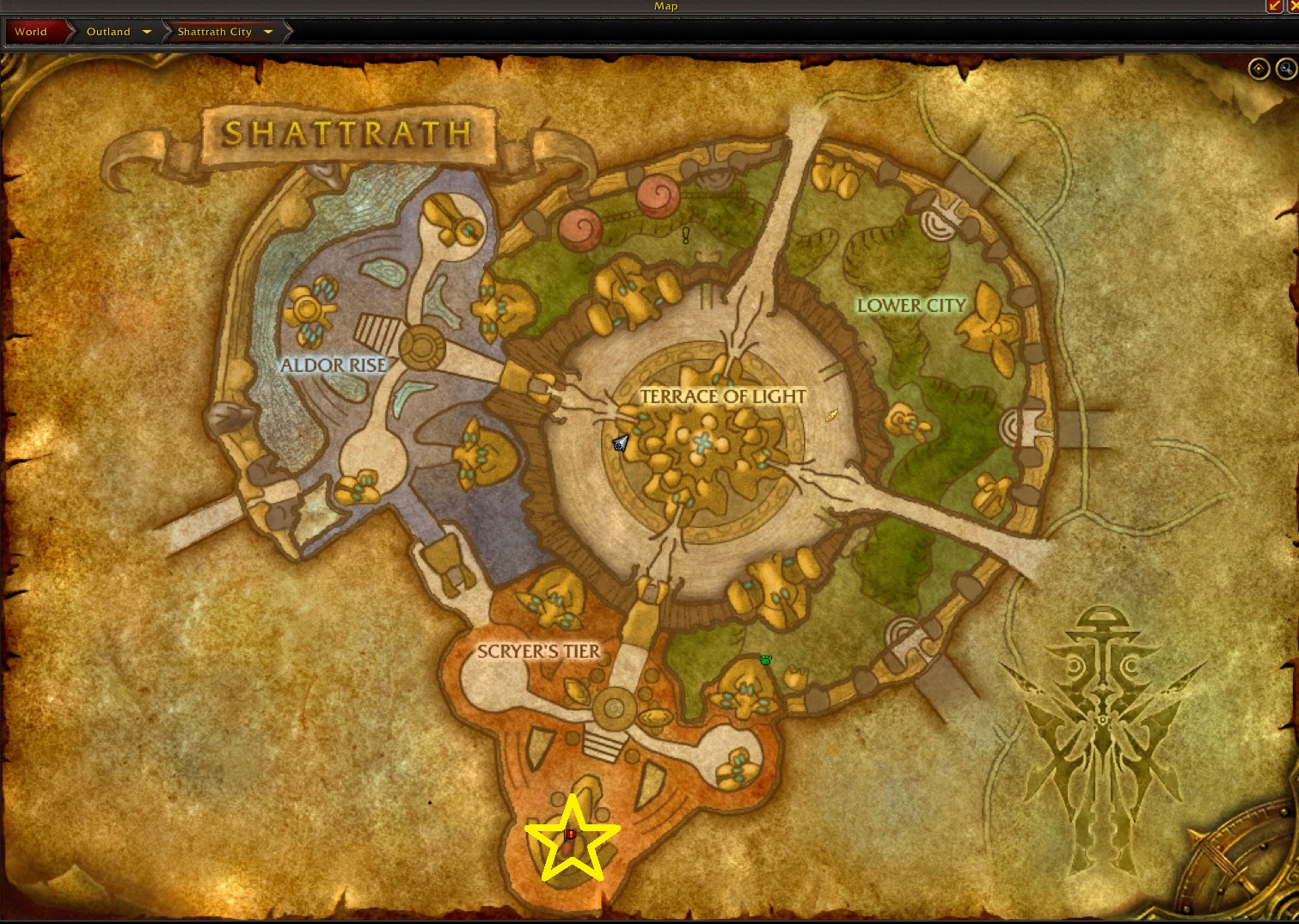Select the green paw marker on the map
The height and width of the screenshot is (924, 1299).
pos(765,660)
